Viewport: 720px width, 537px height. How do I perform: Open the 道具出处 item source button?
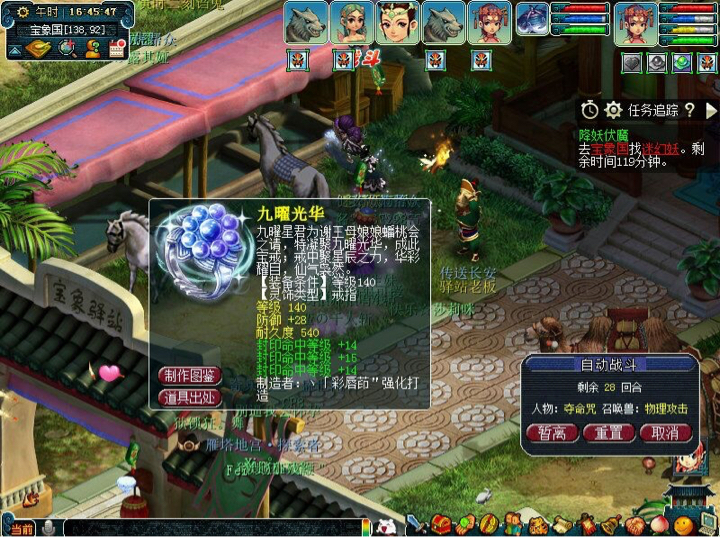pyautogui.click(x=190, y=397)
